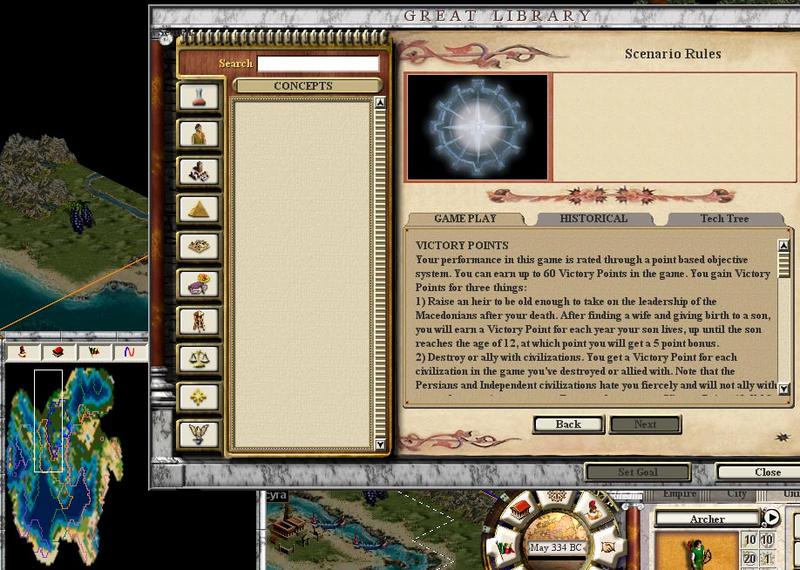
Task: Open the winged eagle category
Action: (x=198, y=434)
